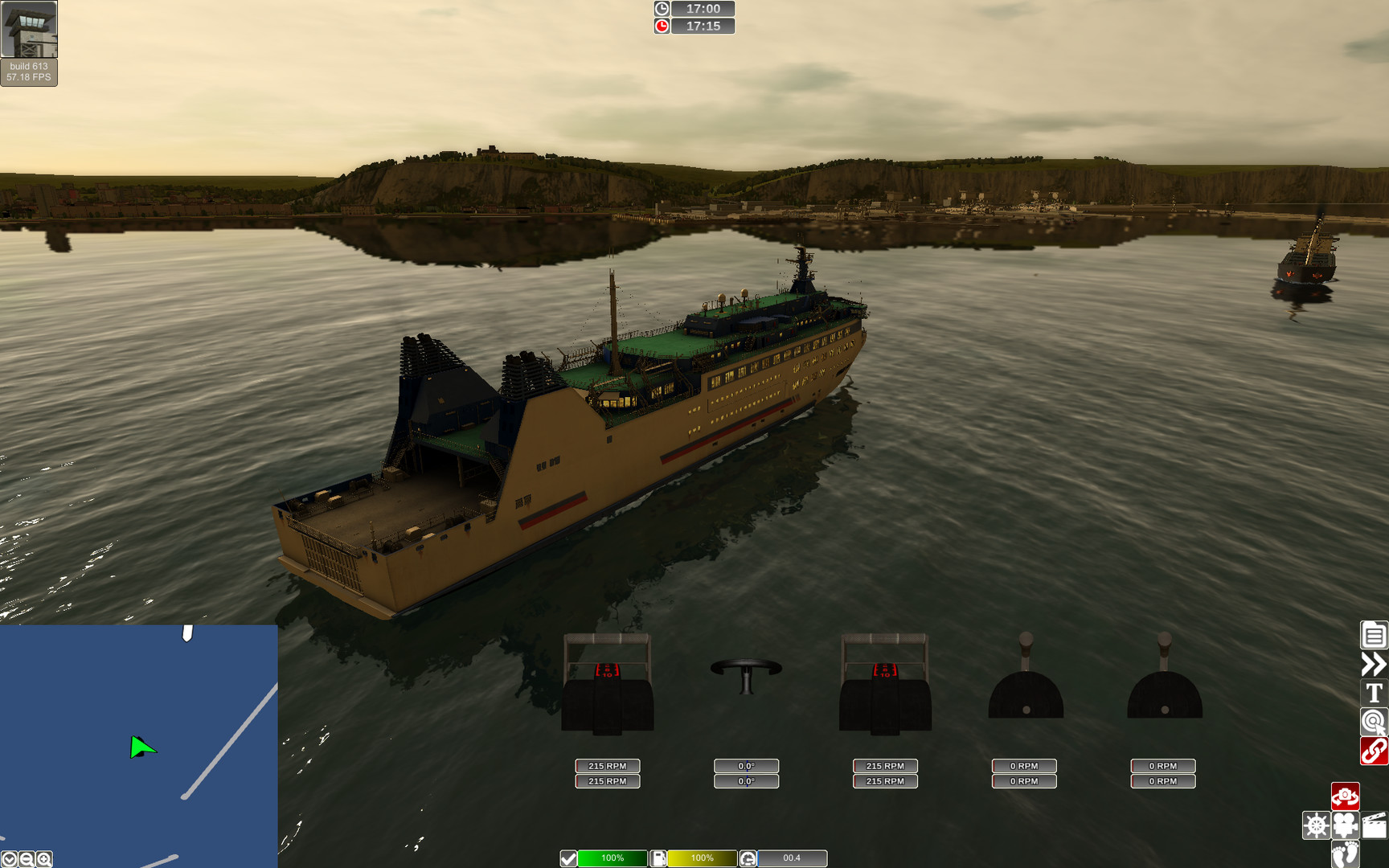Image resolution: width=1389 pixels, height=868 pixels.
Task: Click the fuel pump indicator icon
Action: pyautogui.click(x=658, y=858)
